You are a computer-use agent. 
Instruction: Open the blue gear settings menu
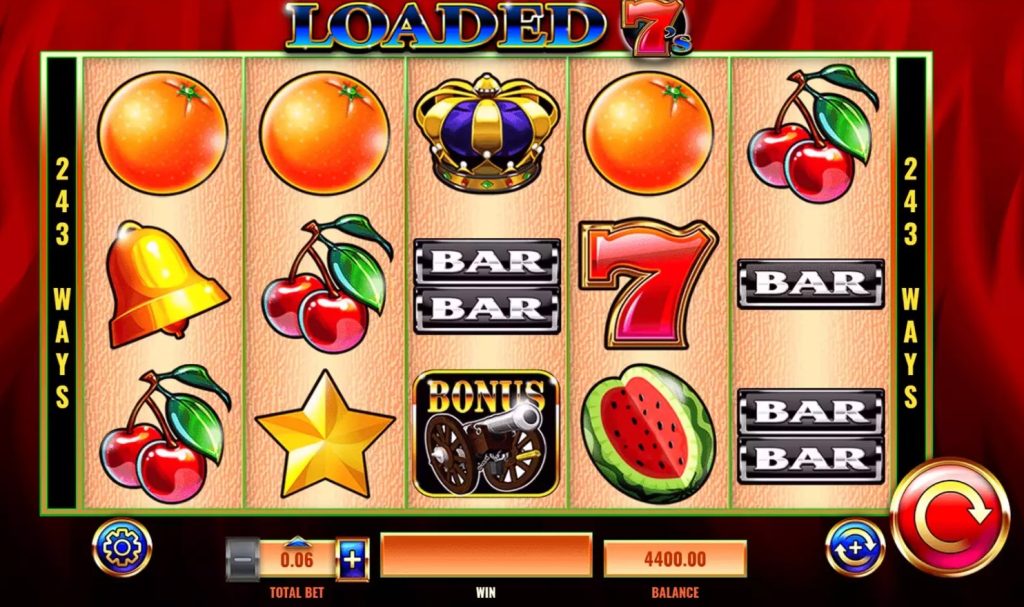click(122, 547)
